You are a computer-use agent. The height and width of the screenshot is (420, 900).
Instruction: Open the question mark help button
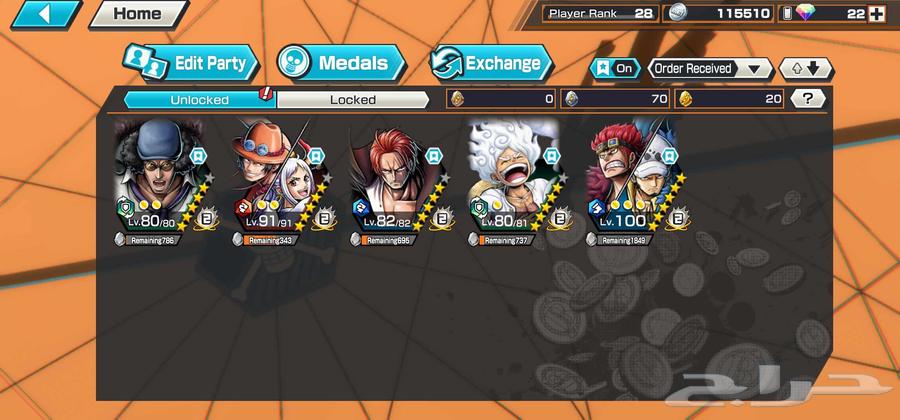click(x=808, y=99)
